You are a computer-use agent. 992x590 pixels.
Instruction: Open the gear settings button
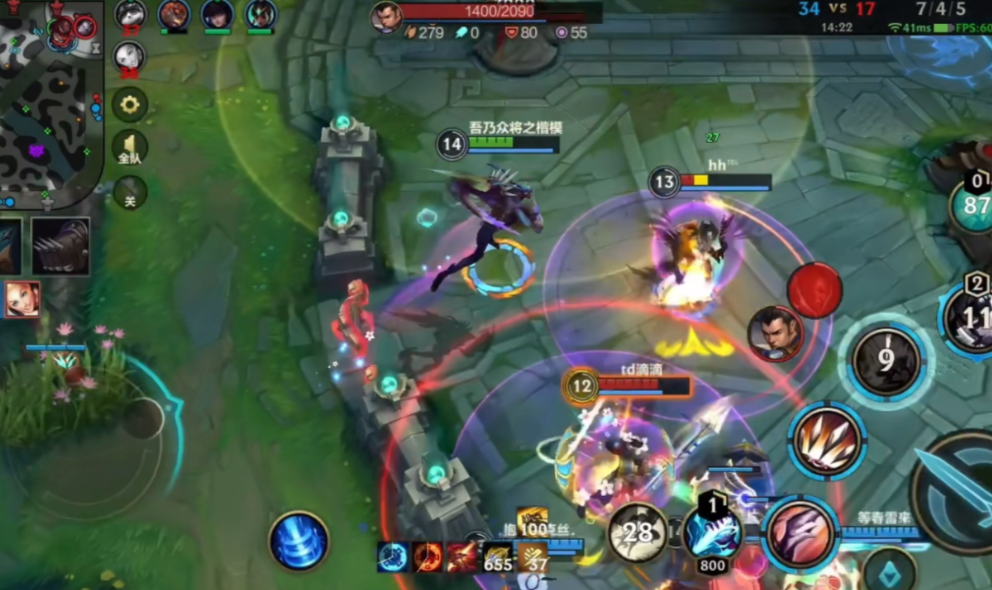coord(129,104)
